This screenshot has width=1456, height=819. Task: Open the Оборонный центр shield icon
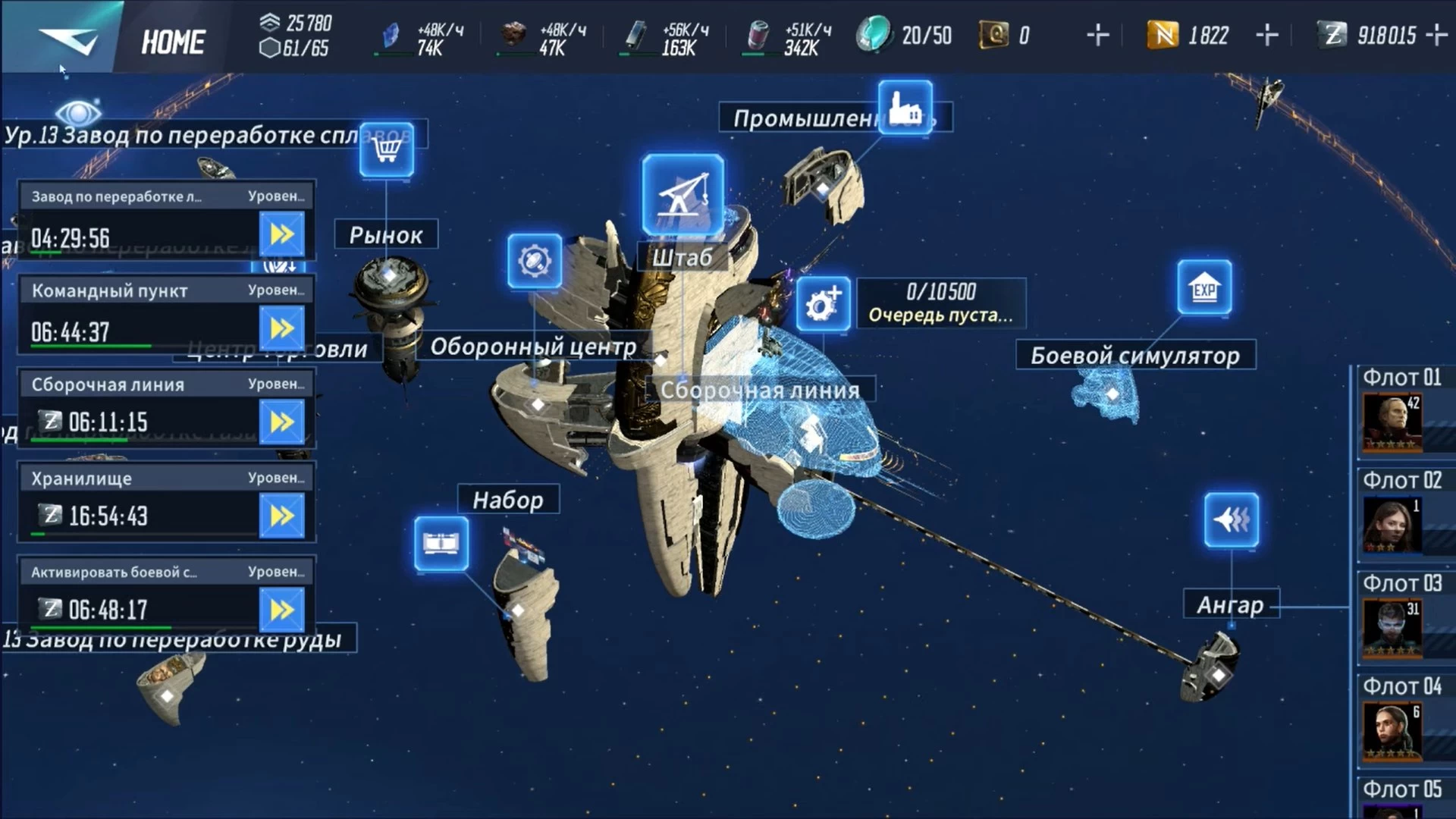click(x=535, y=262)
